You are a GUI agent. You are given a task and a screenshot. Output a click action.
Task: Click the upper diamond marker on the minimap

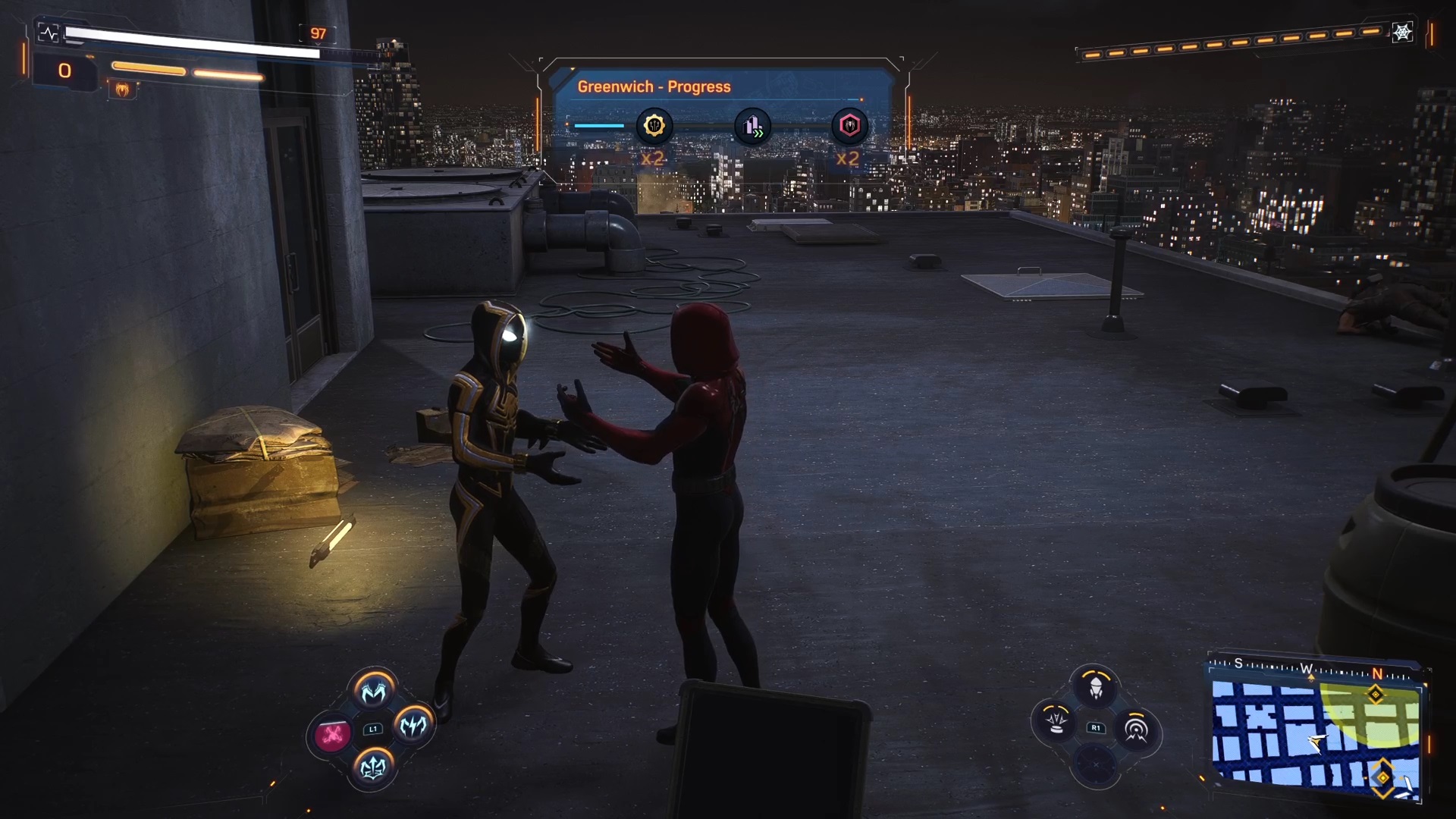pyautogui.click(x=1375, y=695)
